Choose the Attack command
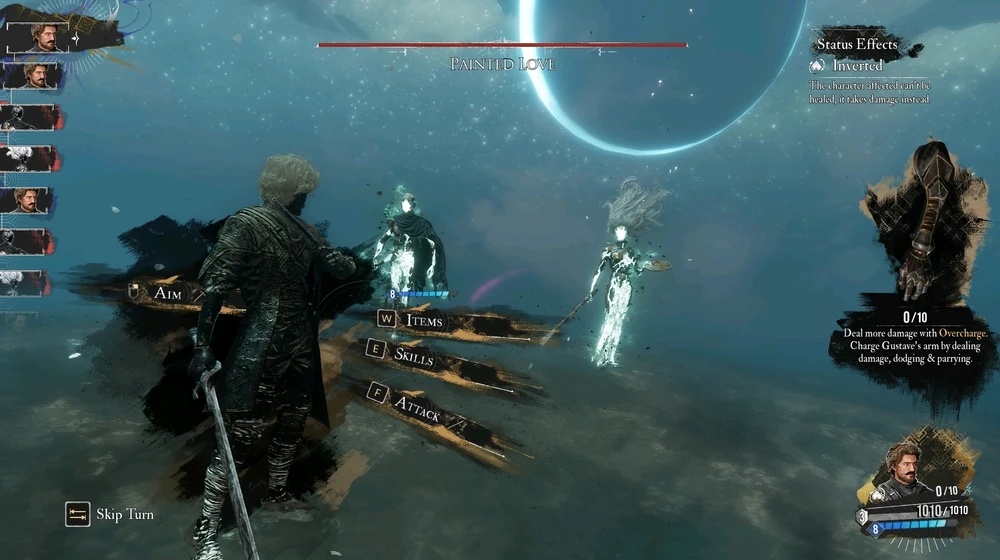The image size is (1000, 560). click(418, 403)
